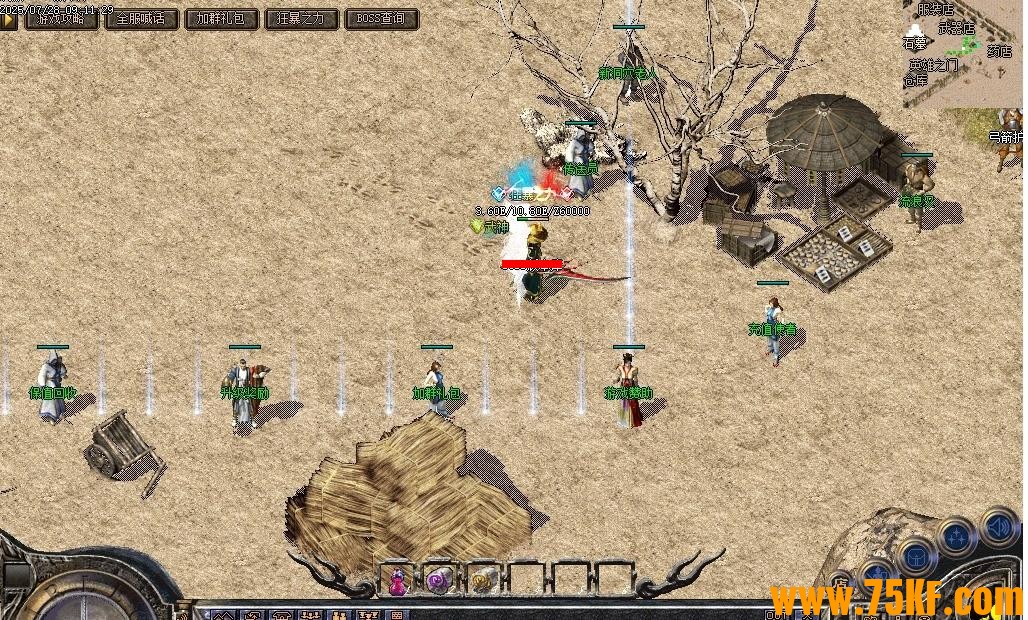Select the gold swirl scroll slot

pos(482,579)
